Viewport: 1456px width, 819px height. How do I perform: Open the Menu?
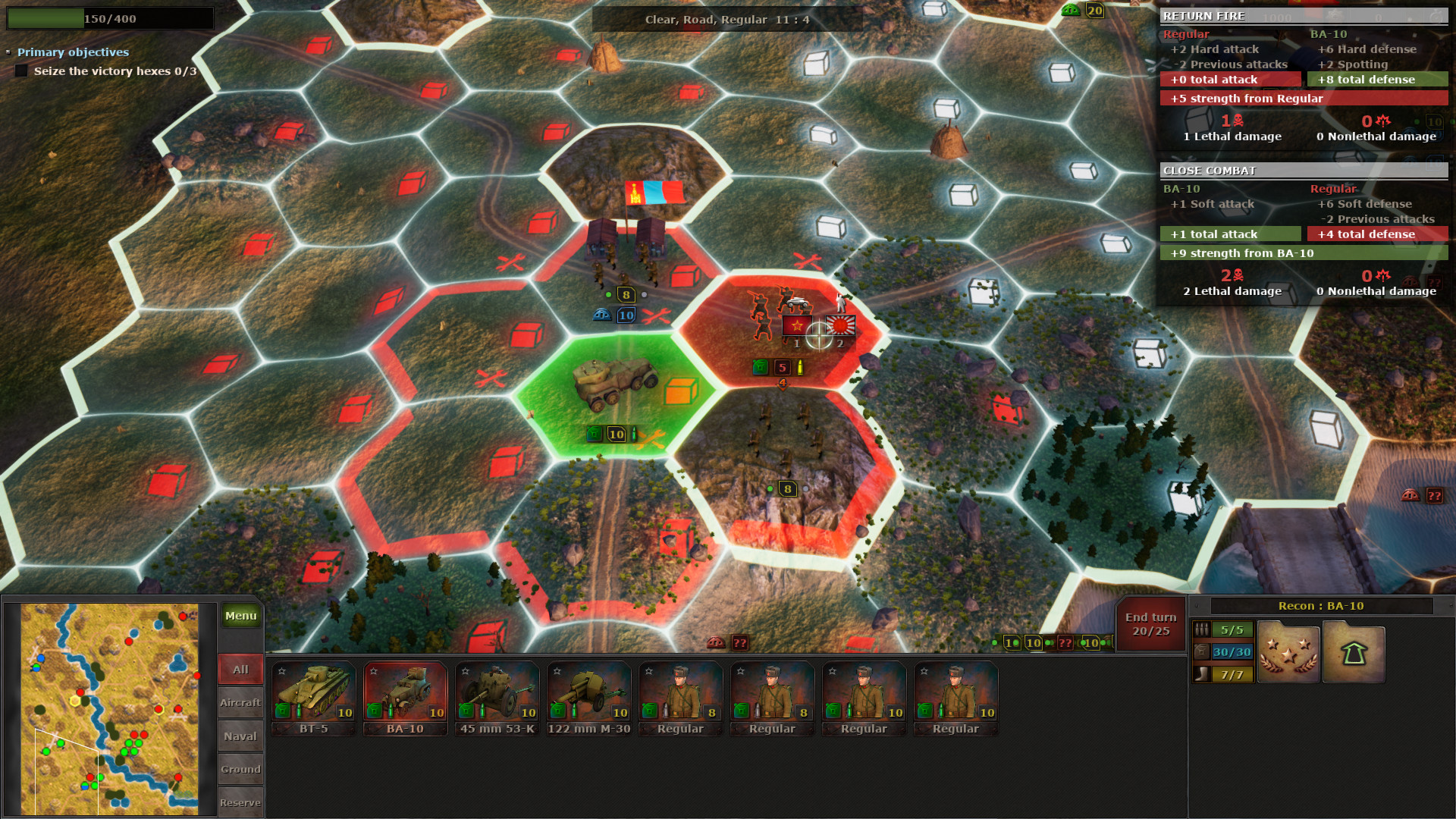coord(240,616)
